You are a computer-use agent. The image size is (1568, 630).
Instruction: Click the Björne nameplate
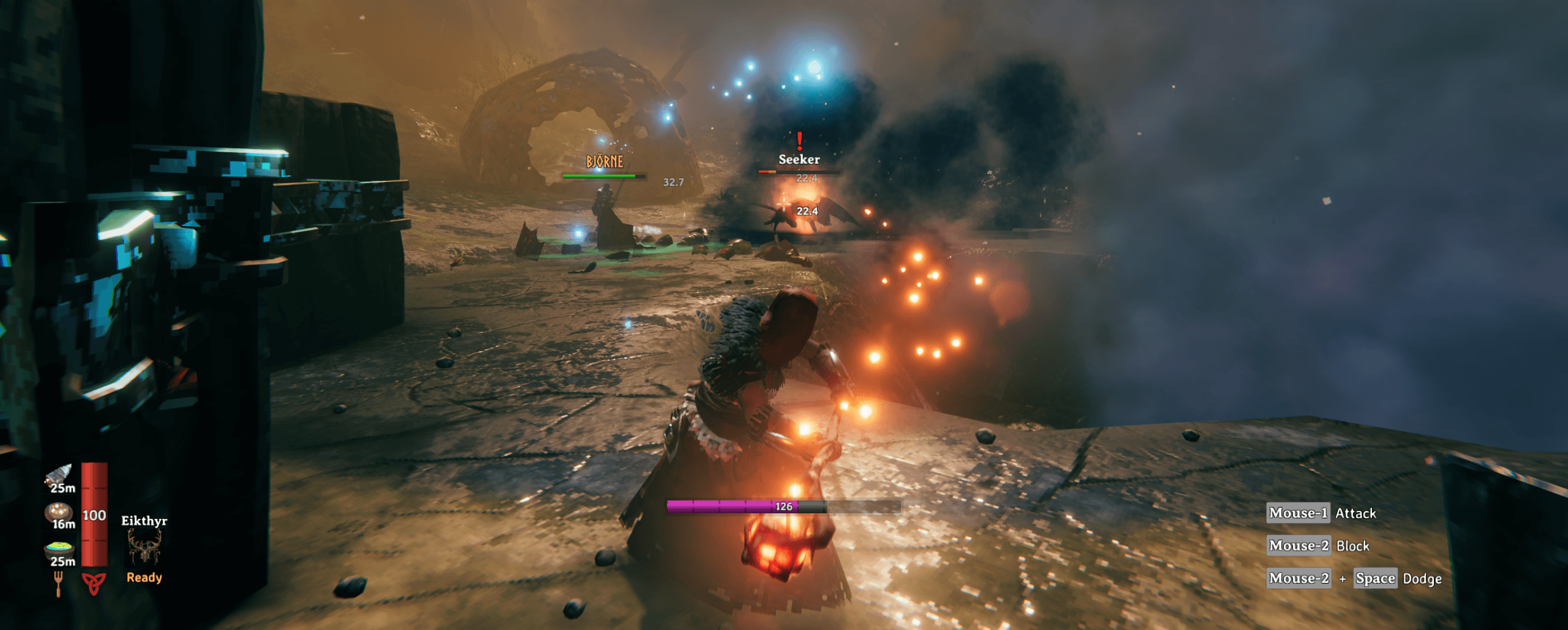click(x=605, y=160)
